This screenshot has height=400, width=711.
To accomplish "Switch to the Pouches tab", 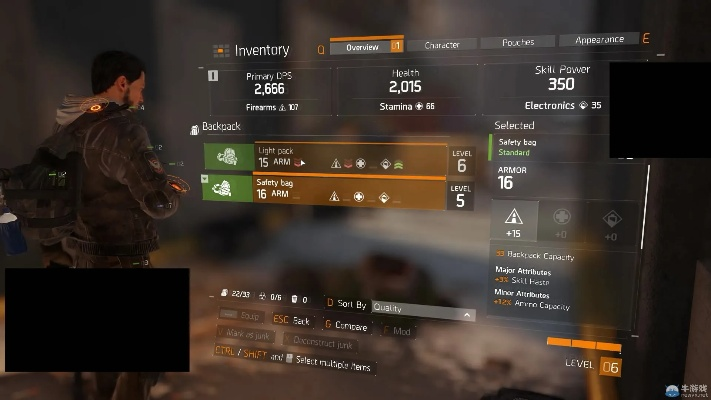I will pyautogui.click(x=518, y=43).
